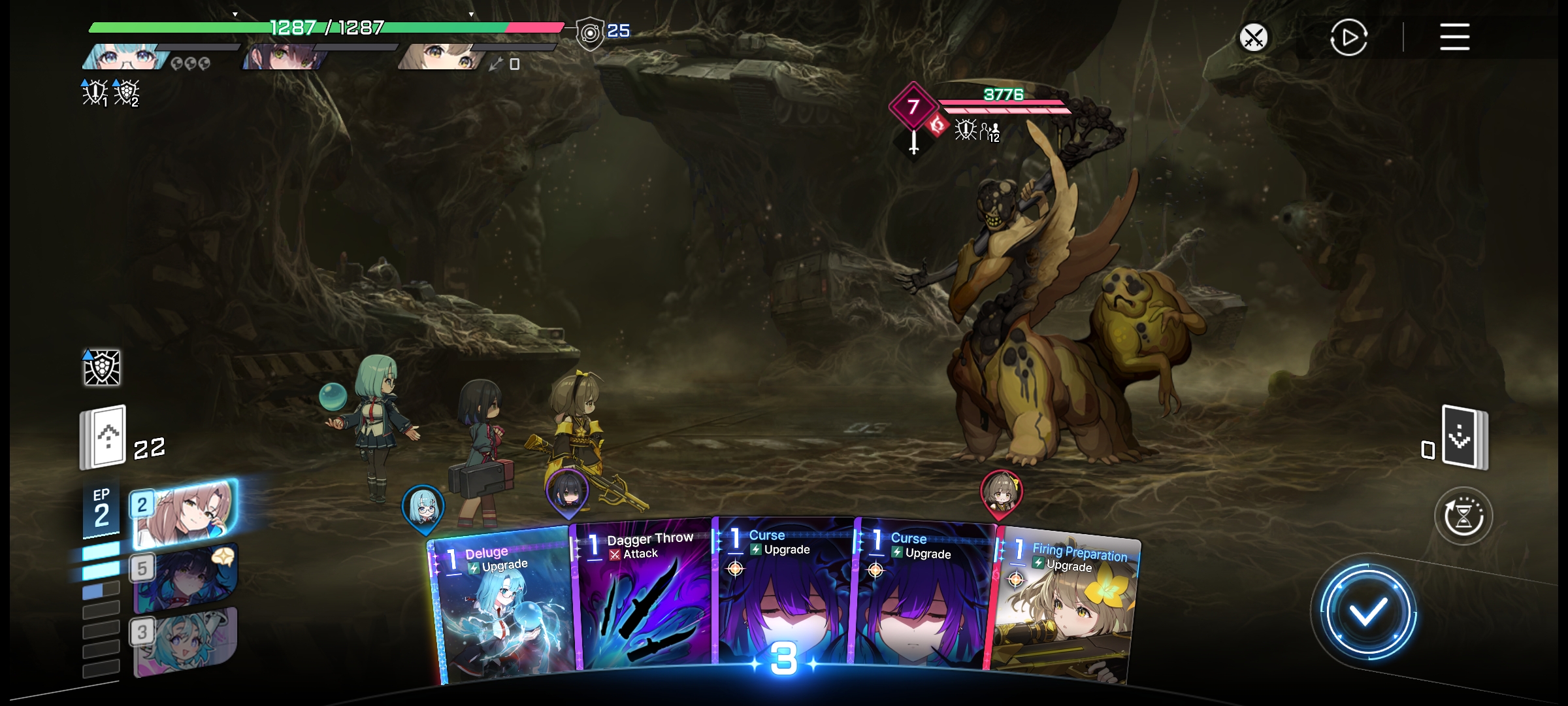Choose the Firing Preparation card
This screenshot has width=1568, height=706.
[x=1065, y=608]
